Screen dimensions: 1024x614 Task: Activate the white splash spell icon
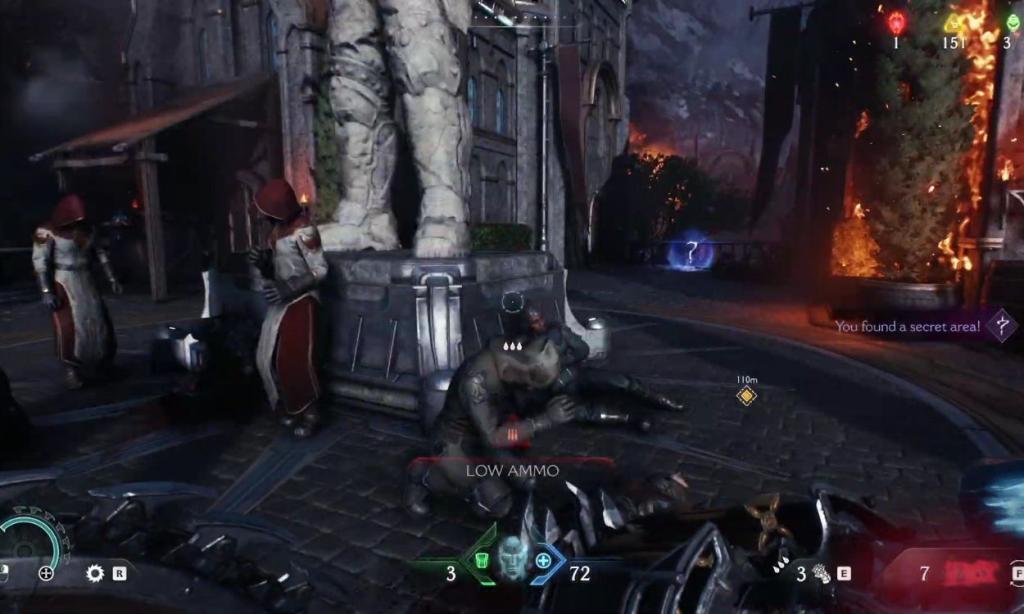coord(822,573)
